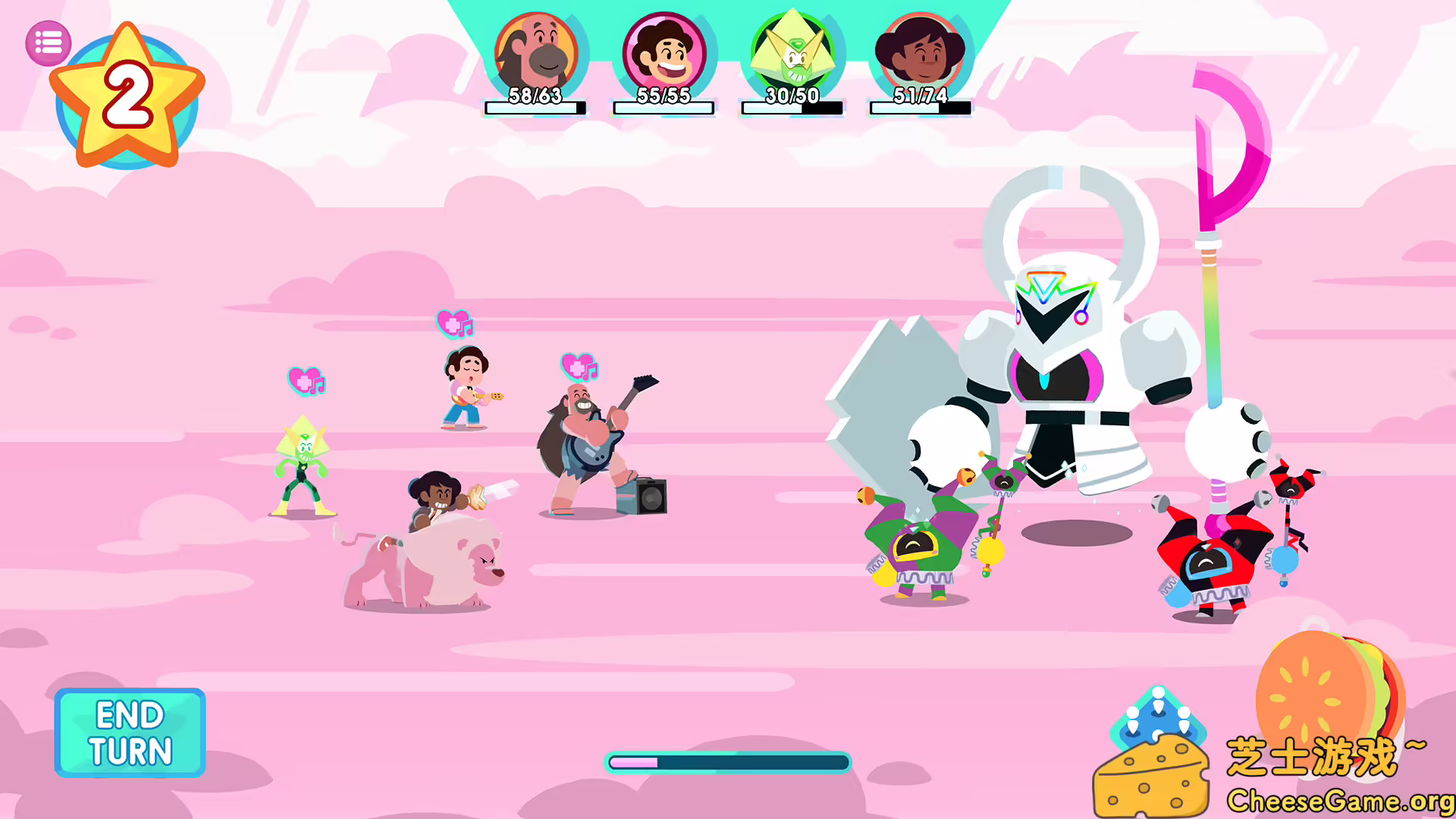This screenshot has width=1456, height=819.
Task: Select Peridot's character portrait
Action: pyautogui.click(x=791, y=53)
